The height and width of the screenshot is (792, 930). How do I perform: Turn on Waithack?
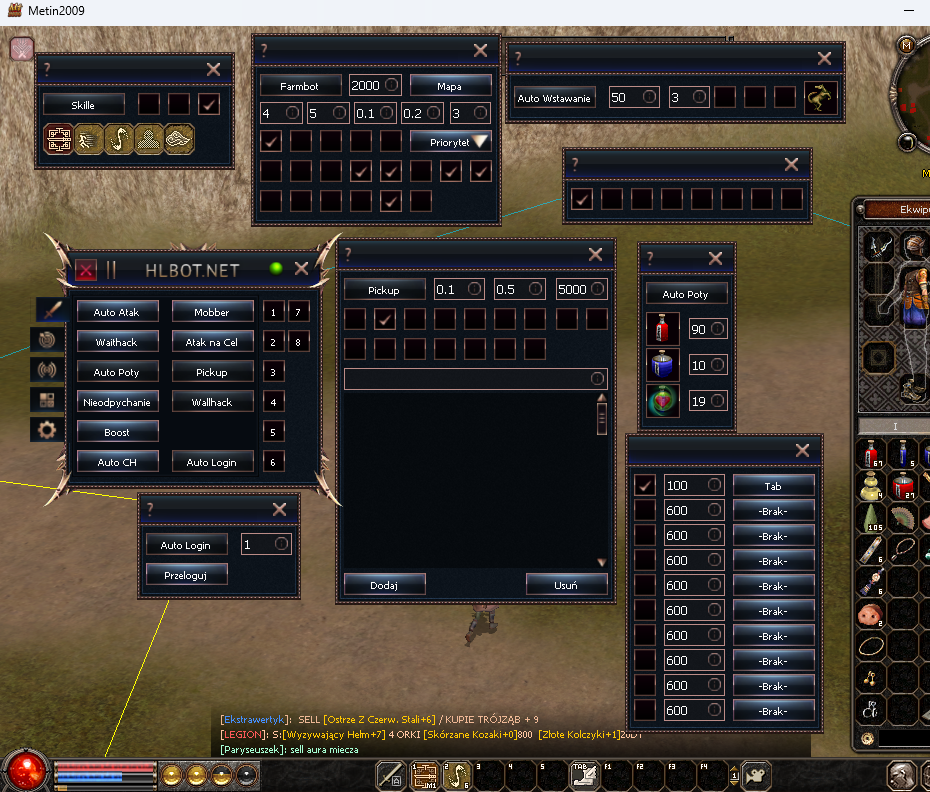117,342
